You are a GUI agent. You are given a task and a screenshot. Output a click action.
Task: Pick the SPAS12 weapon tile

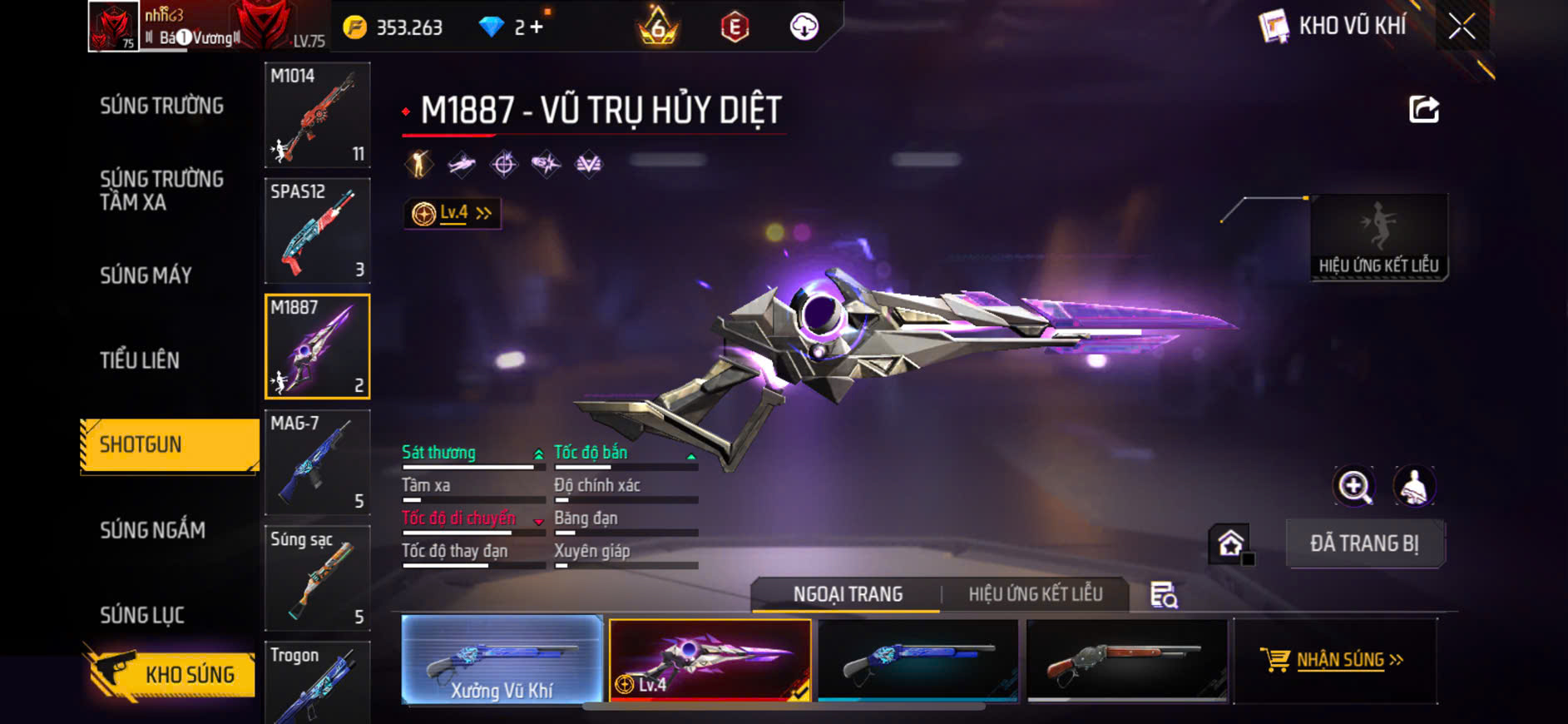click(317, 231)
